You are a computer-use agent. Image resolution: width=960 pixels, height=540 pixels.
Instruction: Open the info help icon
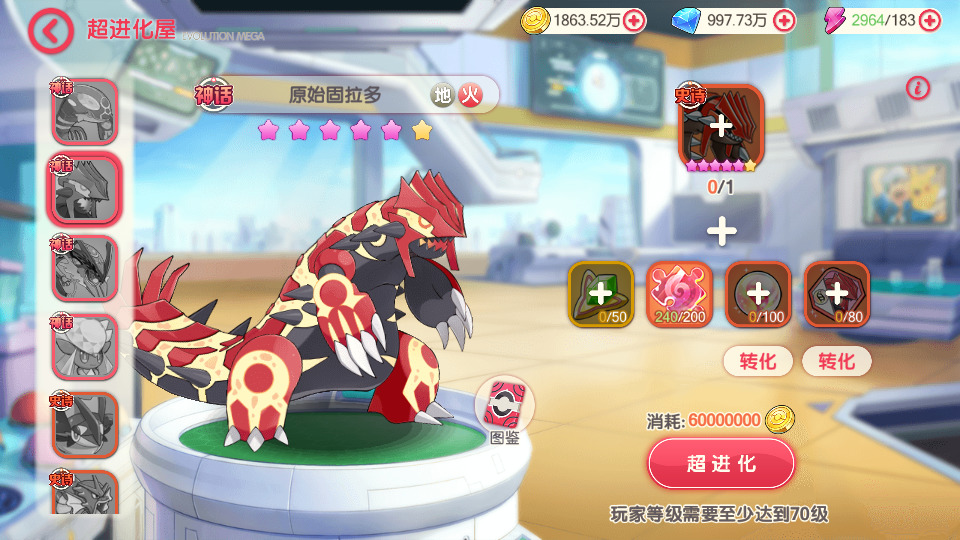(918, 88)
